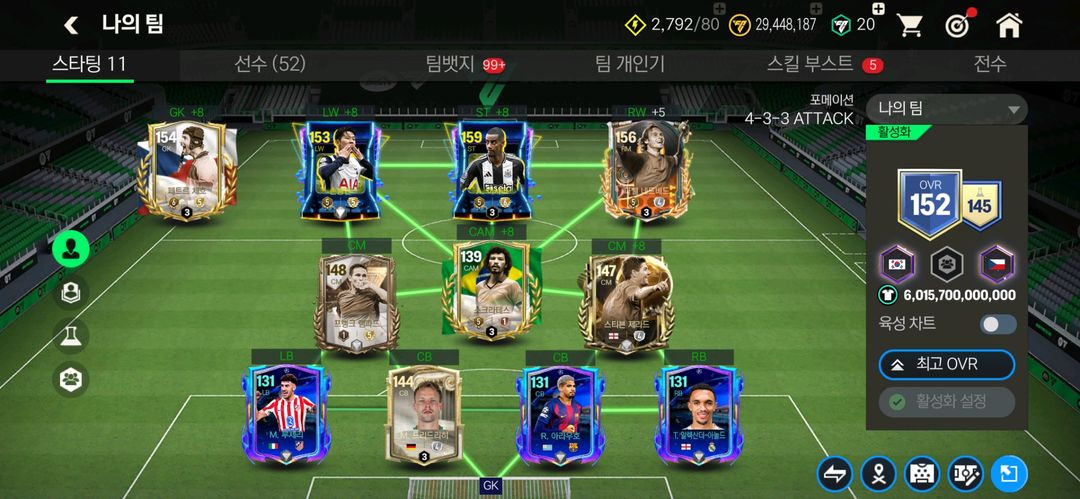The image size is (1080, 499).
Task: Select the 전수 tab
Action: [x=989, y=65]
